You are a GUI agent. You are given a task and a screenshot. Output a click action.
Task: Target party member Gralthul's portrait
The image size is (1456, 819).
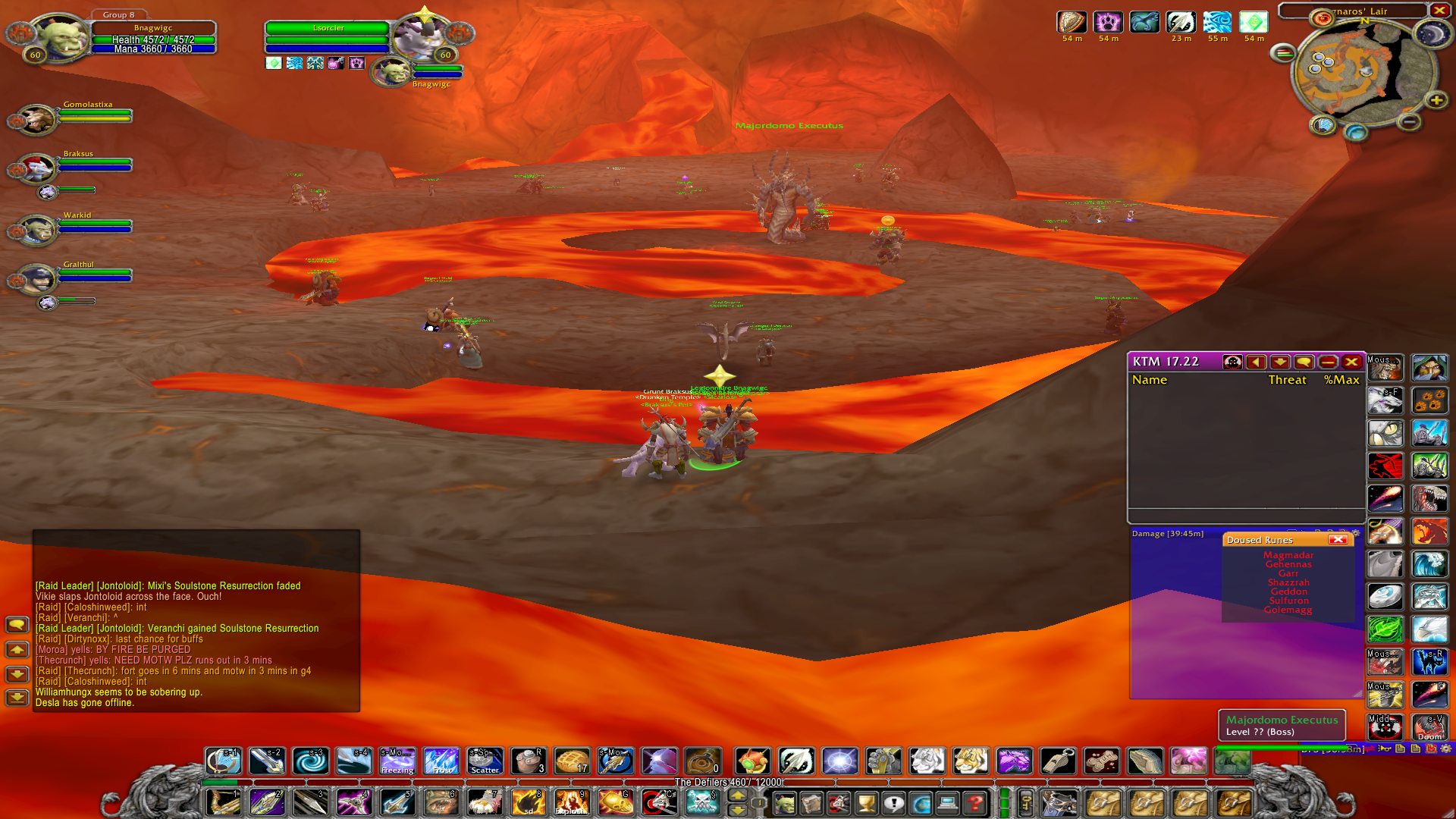(x=36, y=279)
